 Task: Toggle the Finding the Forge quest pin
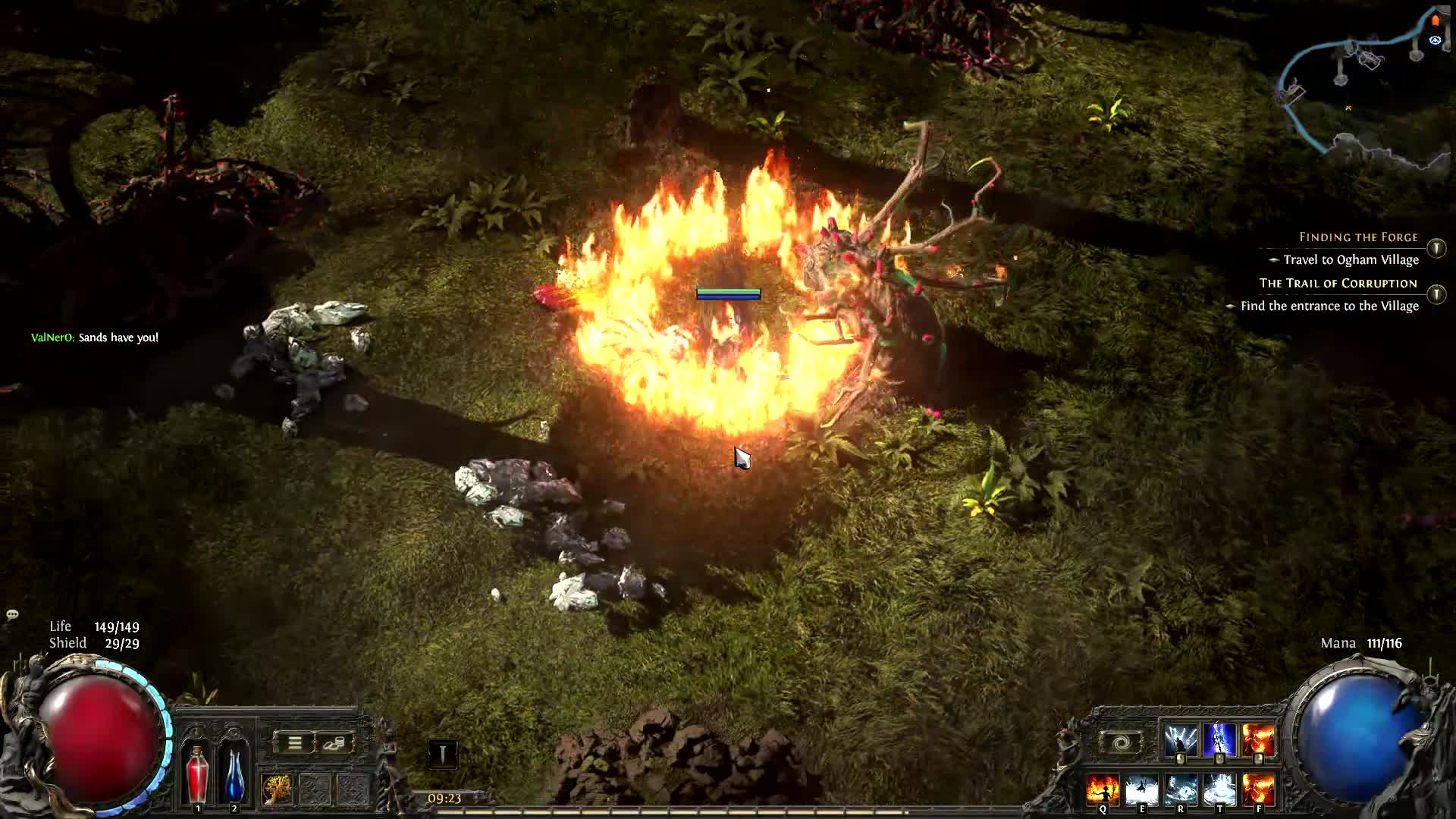click(1436, 248)
